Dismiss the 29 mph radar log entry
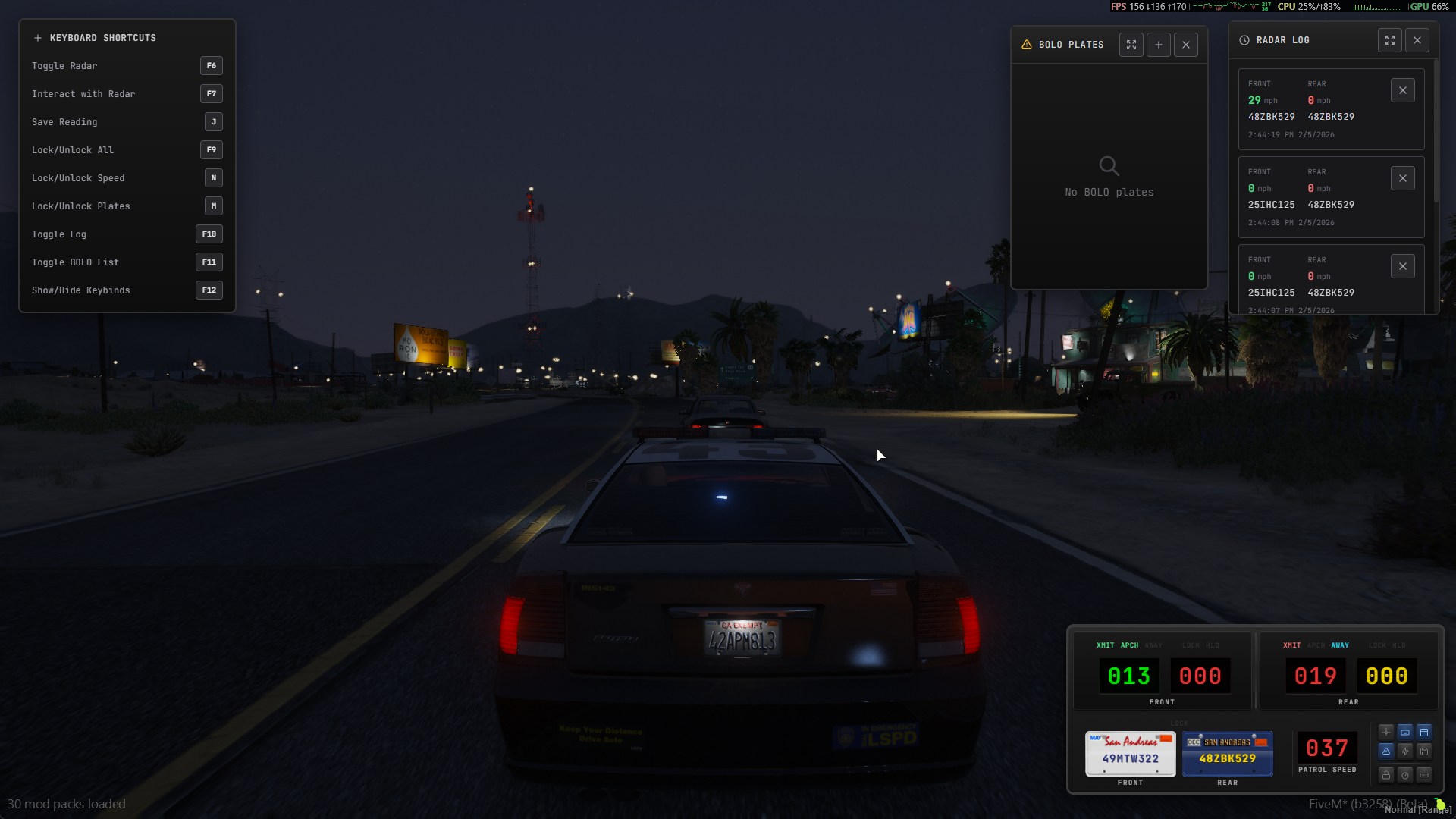Screen dimensions: 1456x819 [x=1402, y=89]
